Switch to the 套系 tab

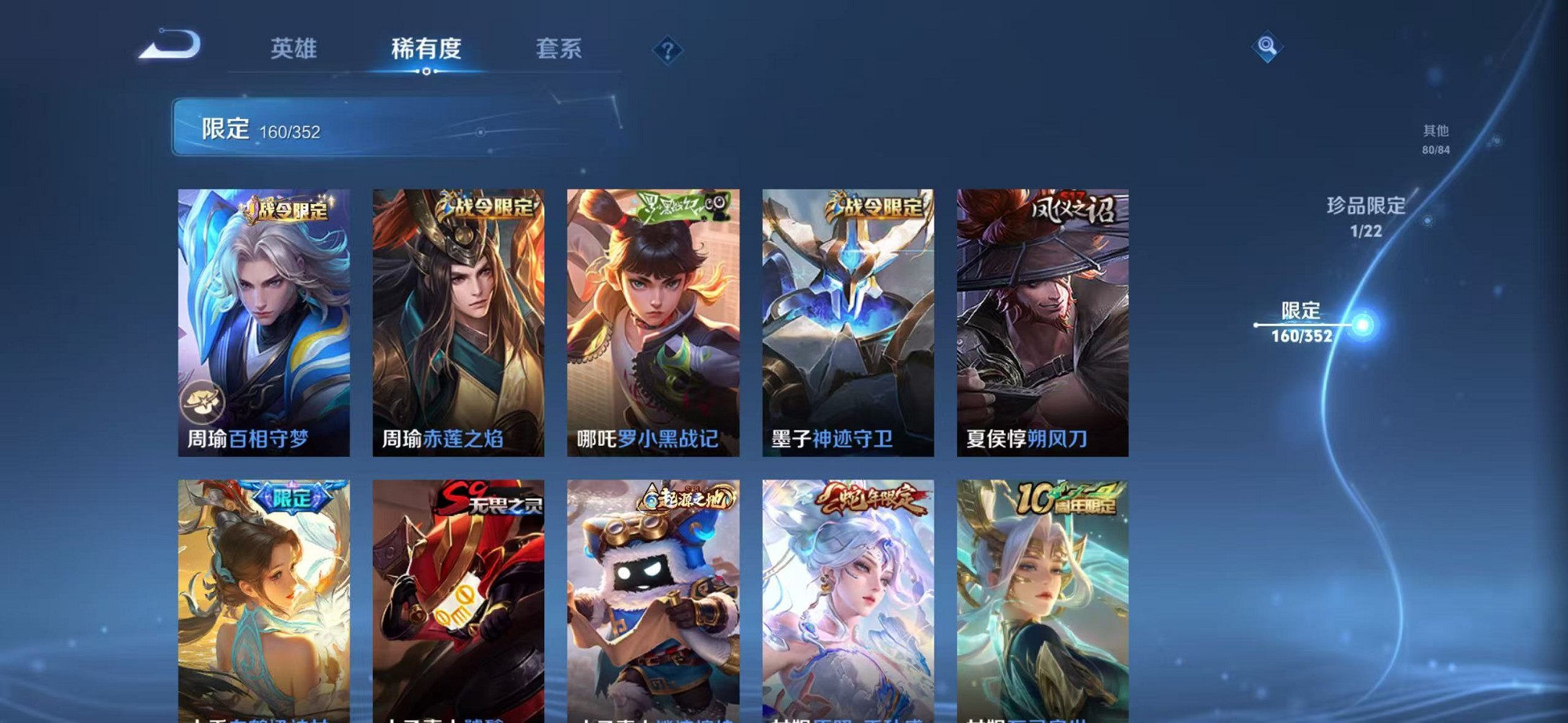559,49
